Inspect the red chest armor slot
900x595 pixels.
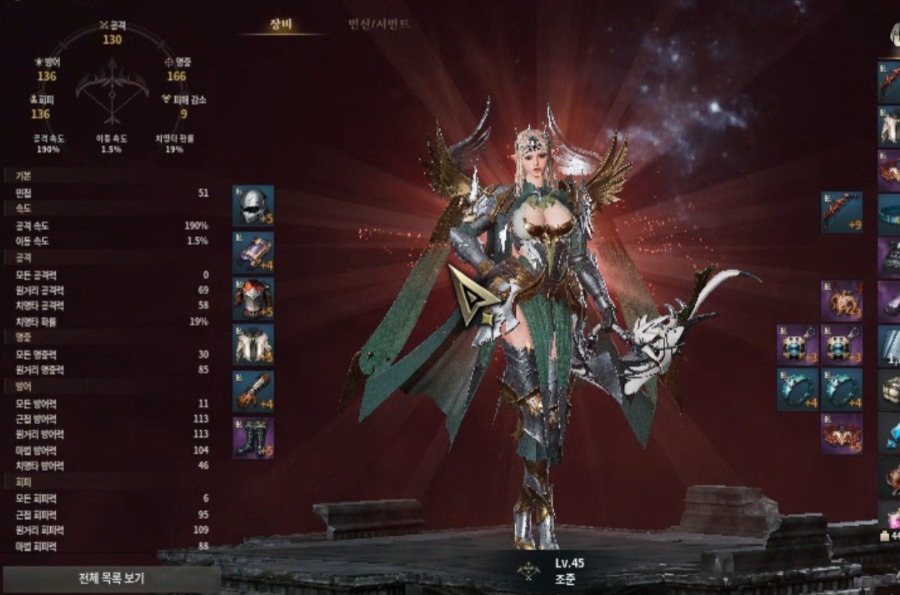coord(253,298)
